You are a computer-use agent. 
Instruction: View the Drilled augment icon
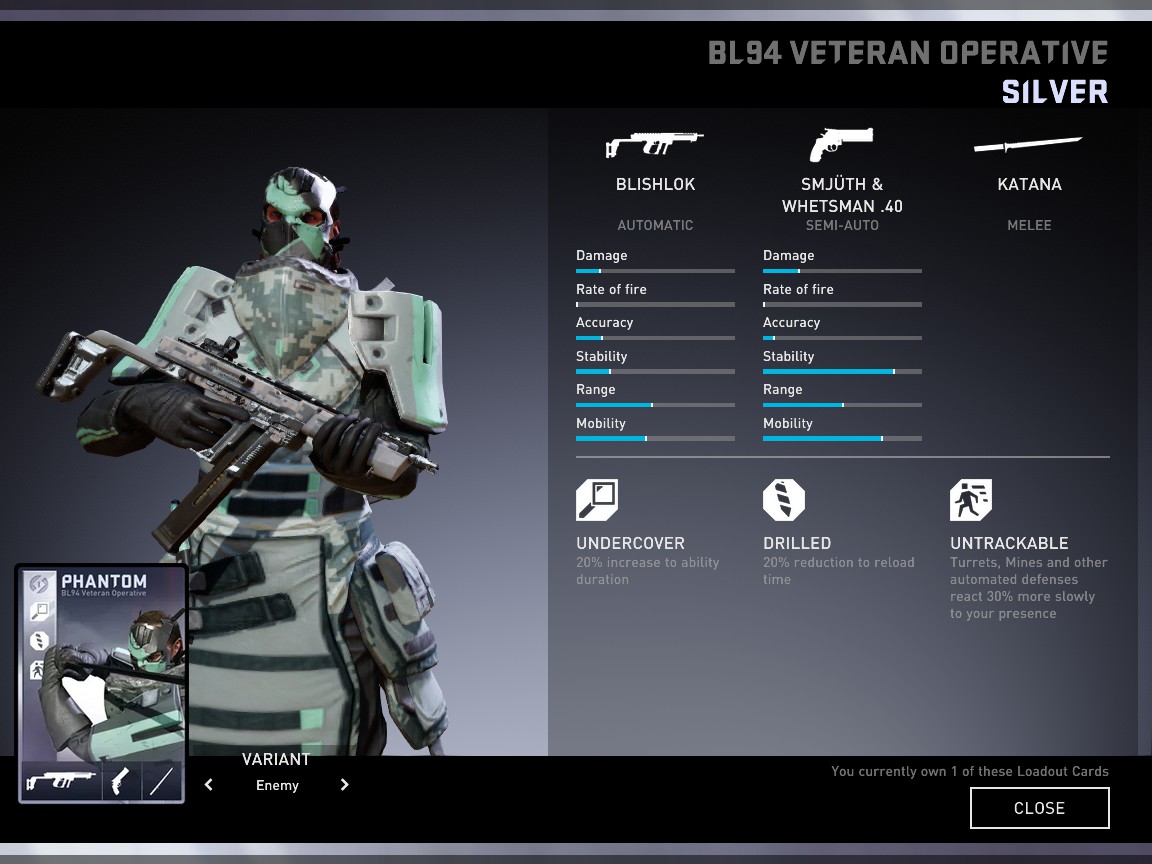[x=784, y=500]
